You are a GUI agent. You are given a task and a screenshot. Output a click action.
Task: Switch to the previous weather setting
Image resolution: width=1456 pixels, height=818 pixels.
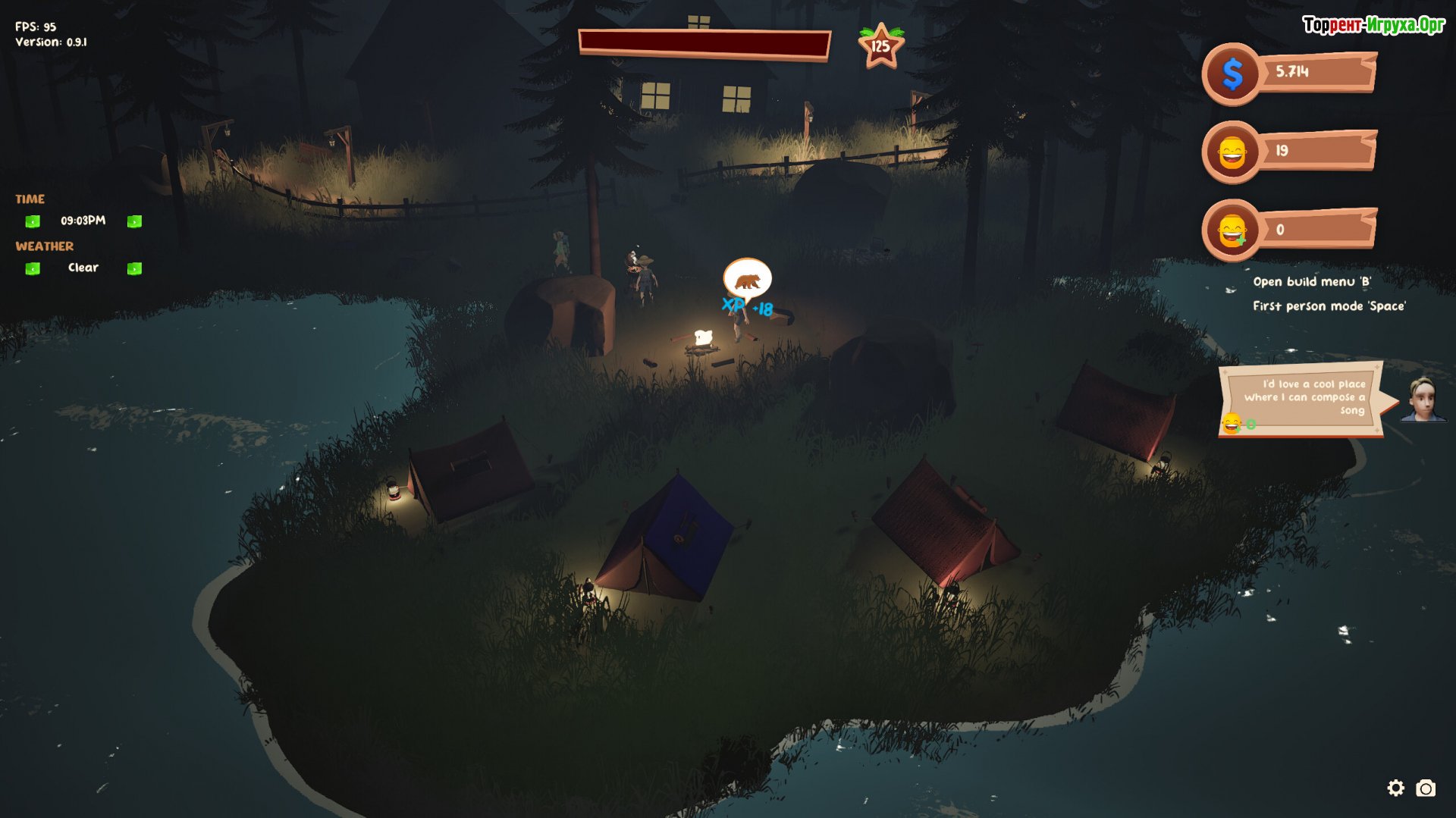click(33, 268)
